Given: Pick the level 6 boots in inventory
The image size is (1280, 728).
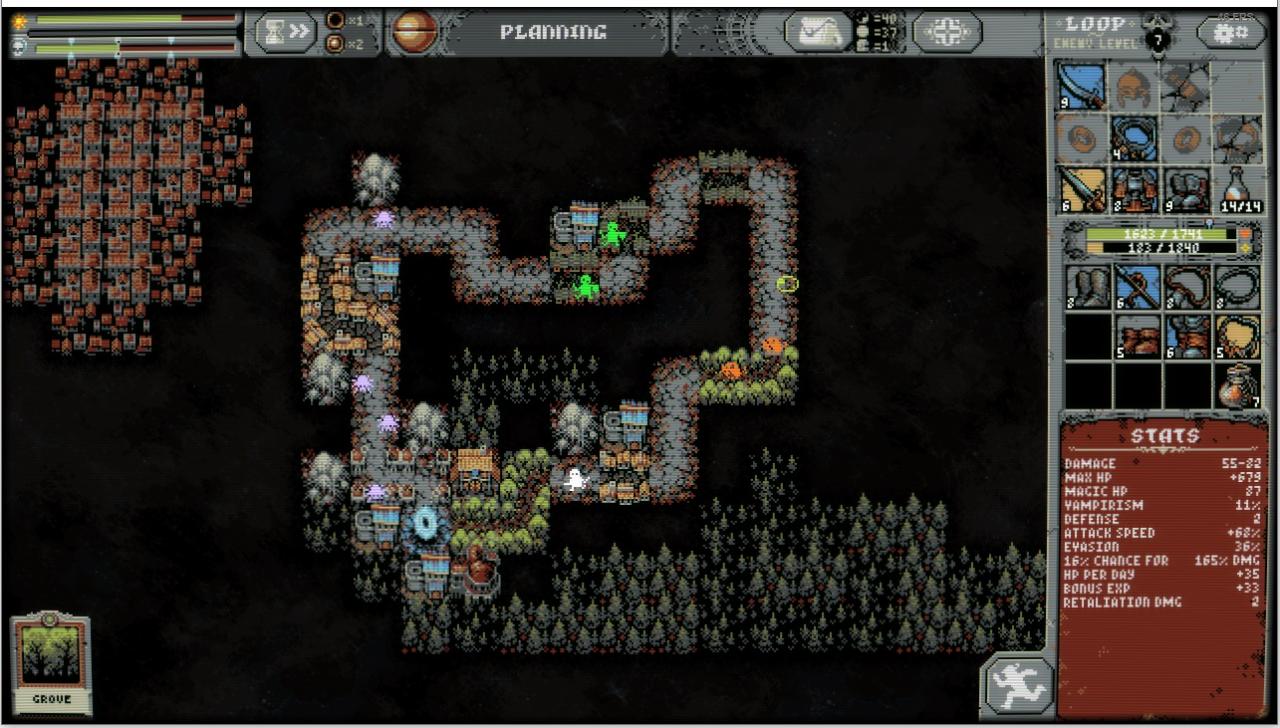Looking at the screenshot, I should click(x=1189, y=337).
